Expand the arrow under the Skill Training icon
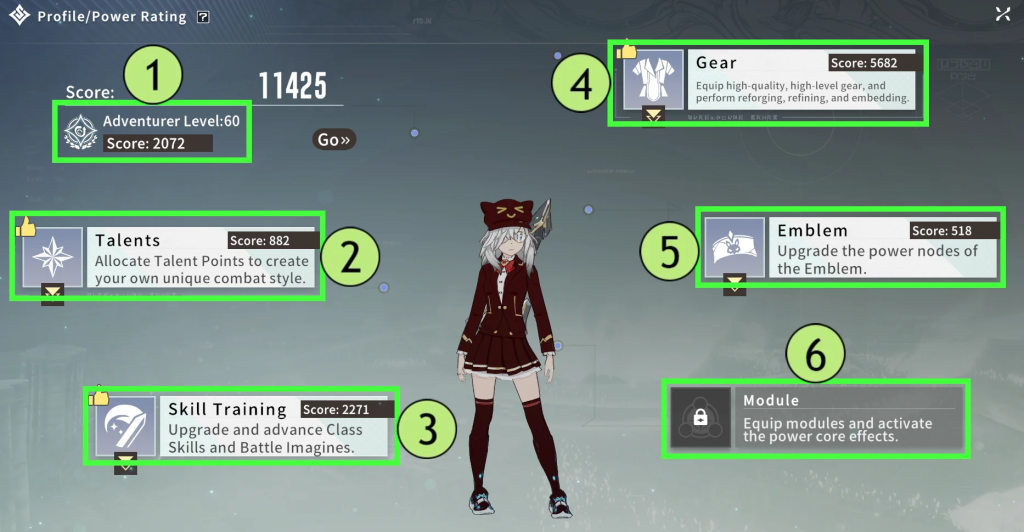1024x532 pixels. (125, 461)
